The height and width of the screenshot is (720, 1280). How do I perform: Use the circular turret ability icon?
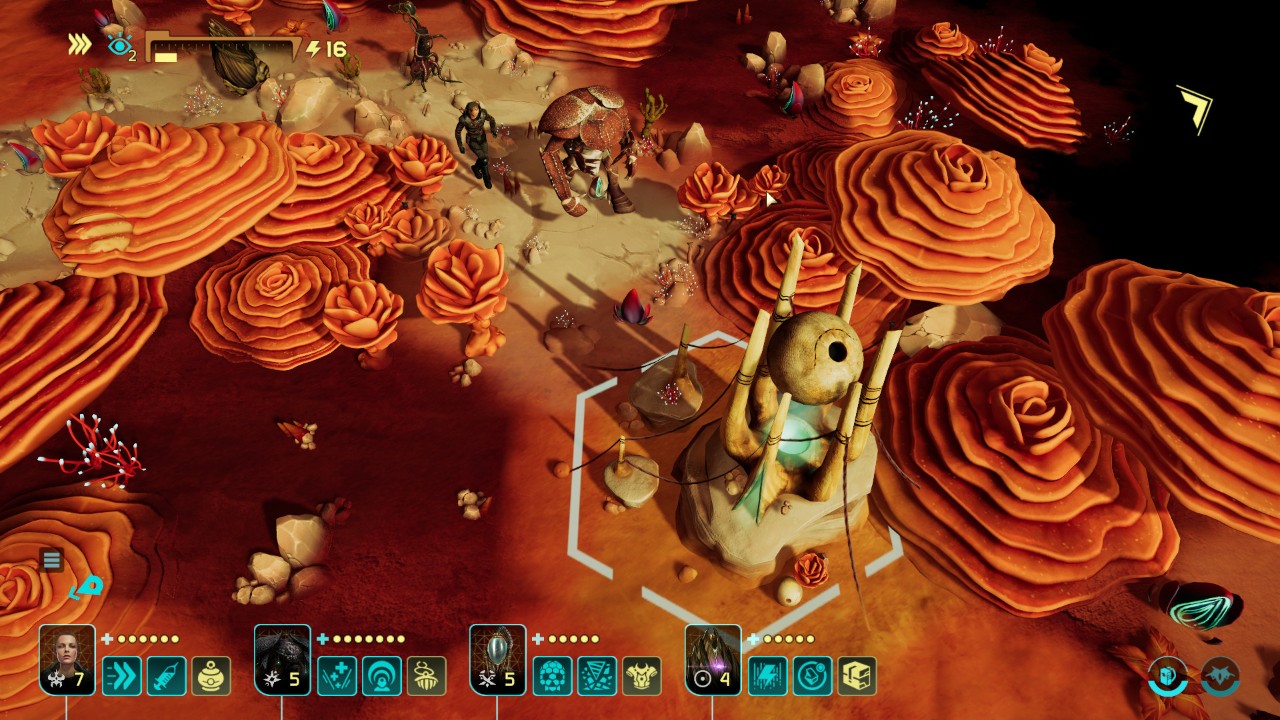(x=813, y=676)
